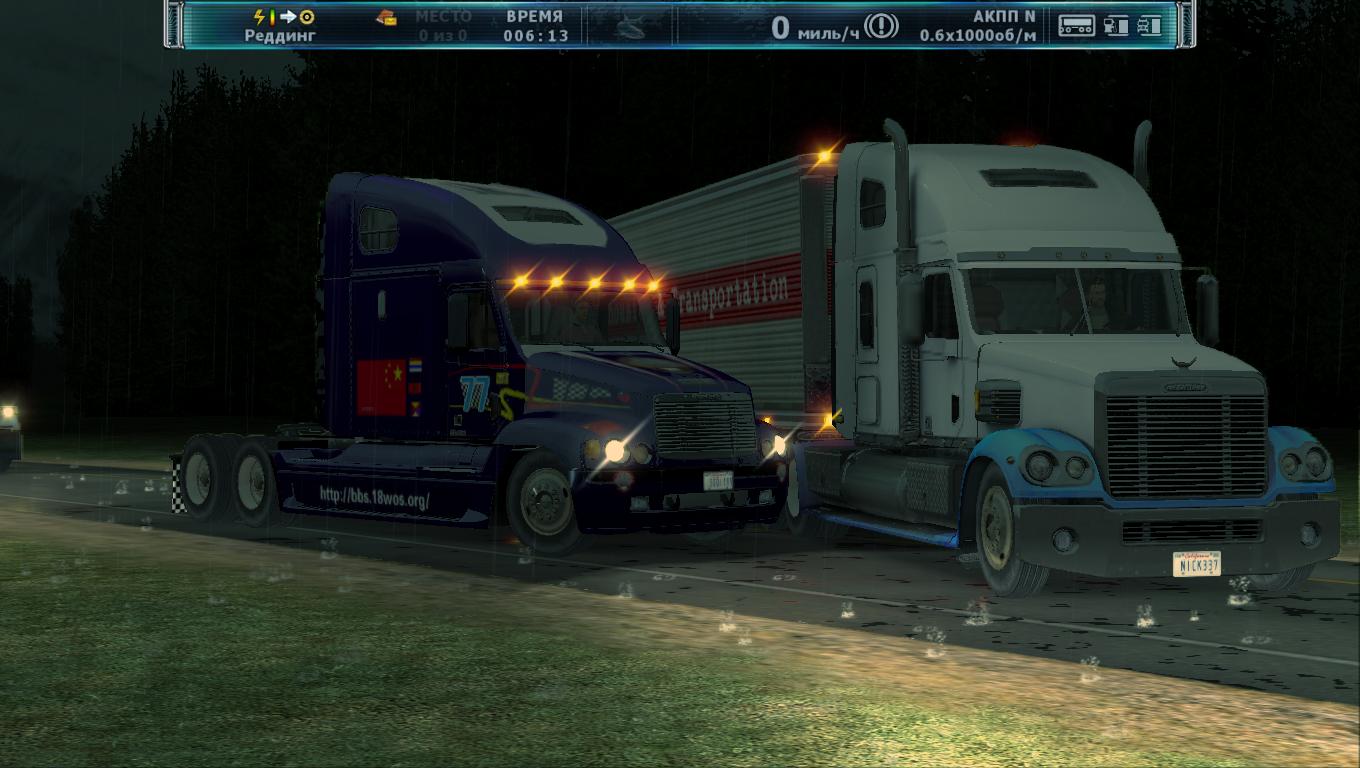Click the parking brake warning indicator
The width and height of the screenshot is (1360, 768).
click(881, 26)
